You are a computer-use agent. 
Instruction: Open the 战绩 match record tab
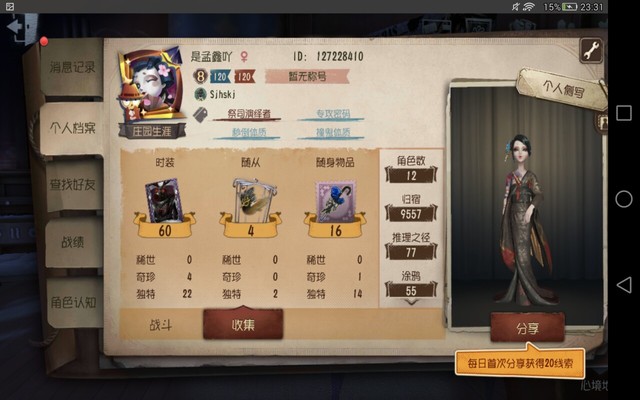click(x=72, y=241)
